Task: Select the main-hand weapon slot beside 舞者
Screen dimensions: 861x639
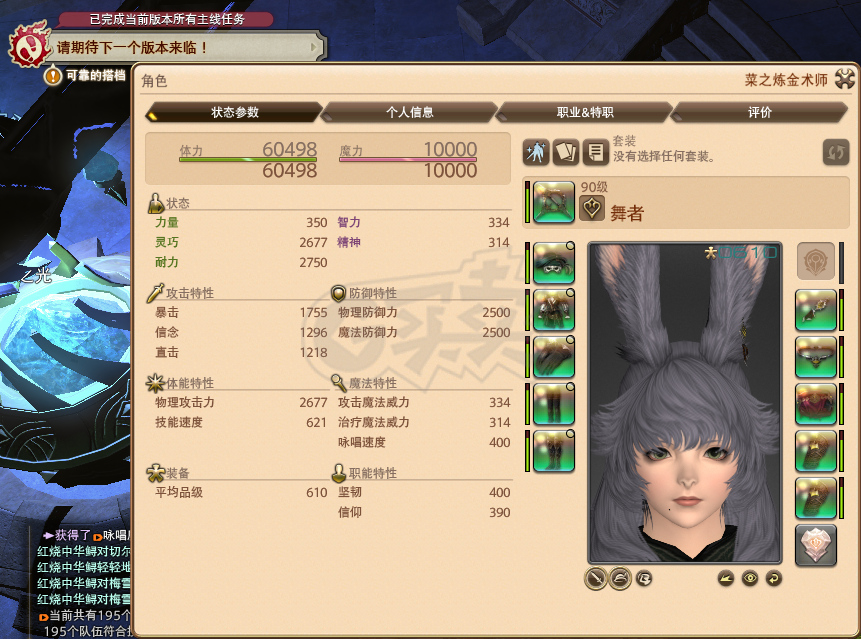Action: tap(553, 202)
